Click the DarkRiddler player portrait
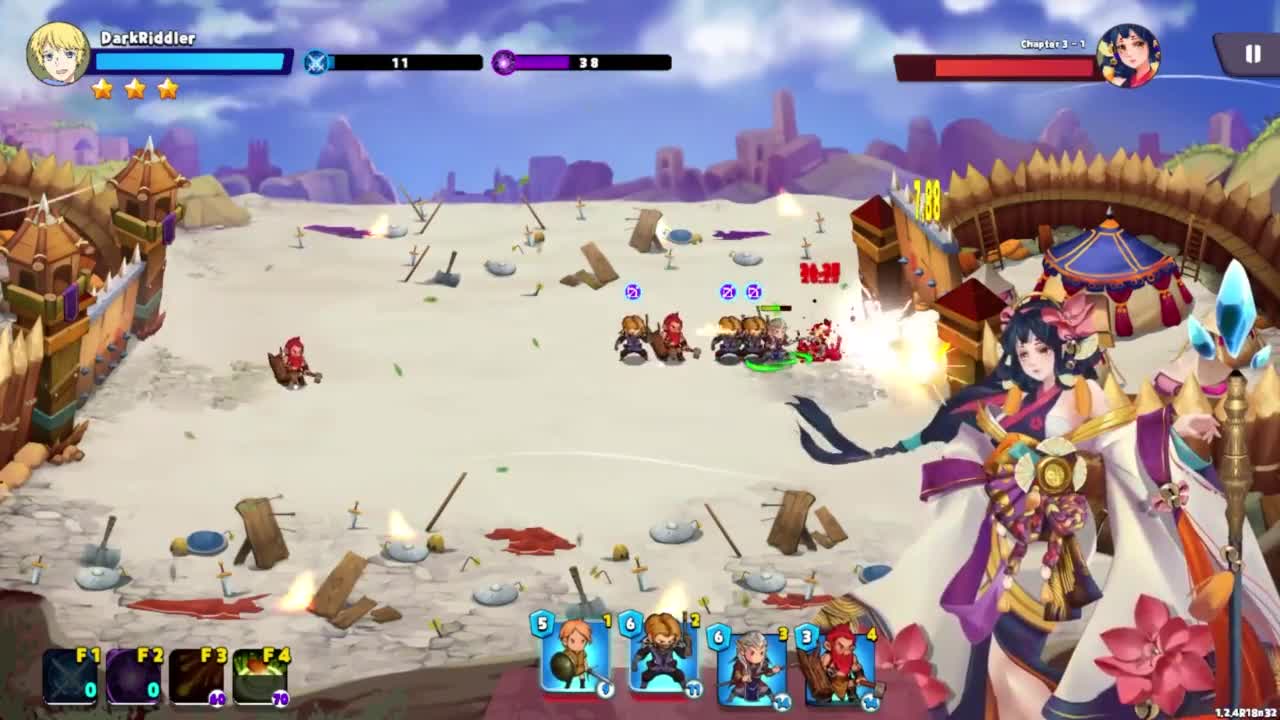 [x=58, y=53]
